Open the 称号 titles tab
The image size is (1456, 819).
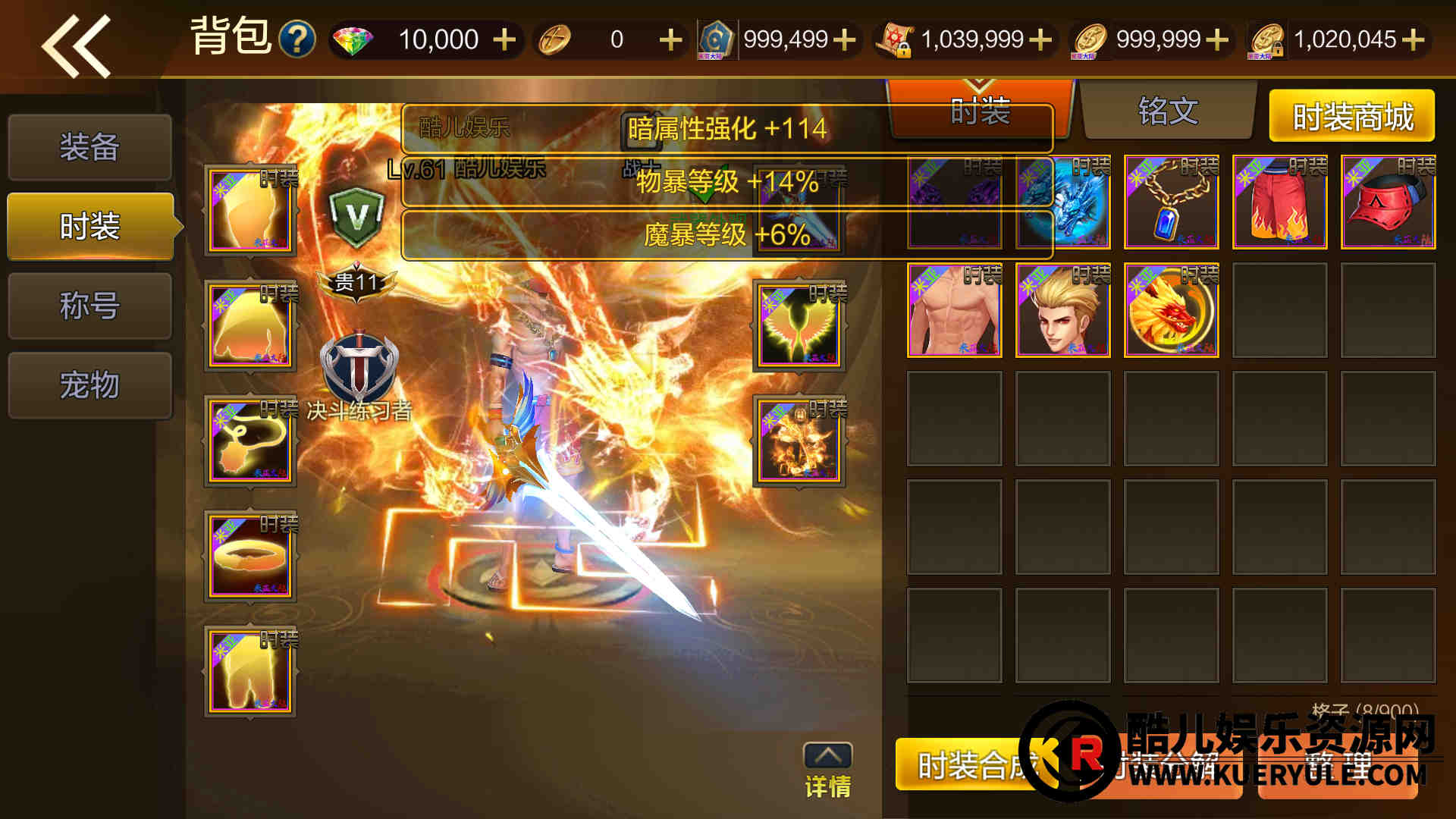click(89, 306)
